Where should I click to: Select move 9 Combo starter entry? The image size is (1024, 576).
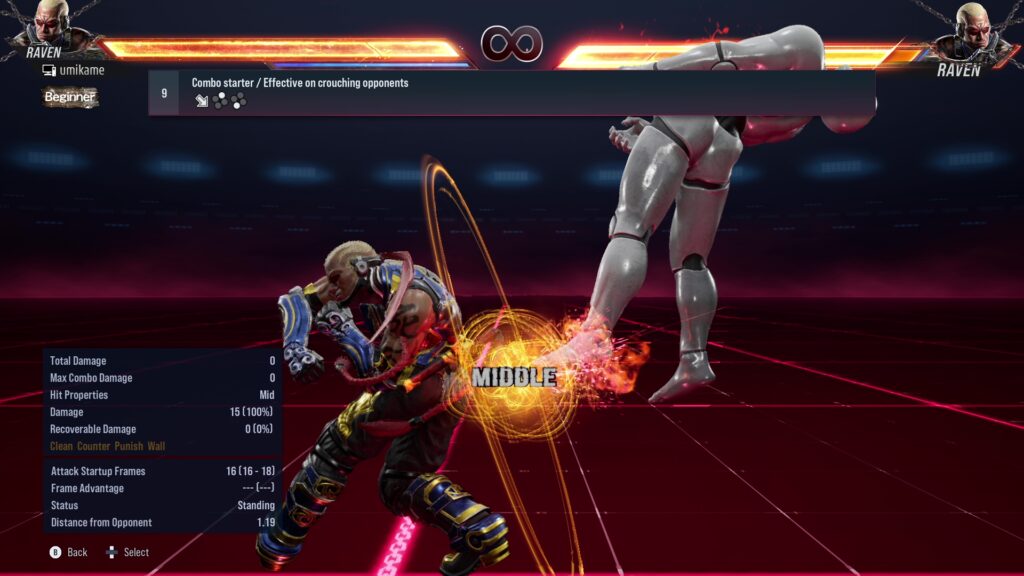510,92
